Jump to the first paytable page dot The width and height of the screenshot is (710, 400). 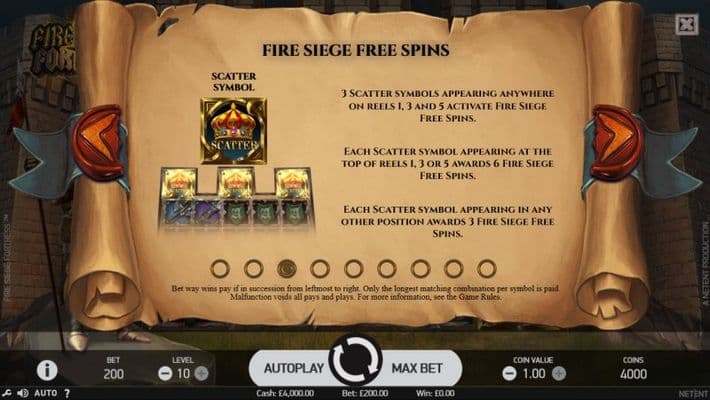[x=220, y=268]
